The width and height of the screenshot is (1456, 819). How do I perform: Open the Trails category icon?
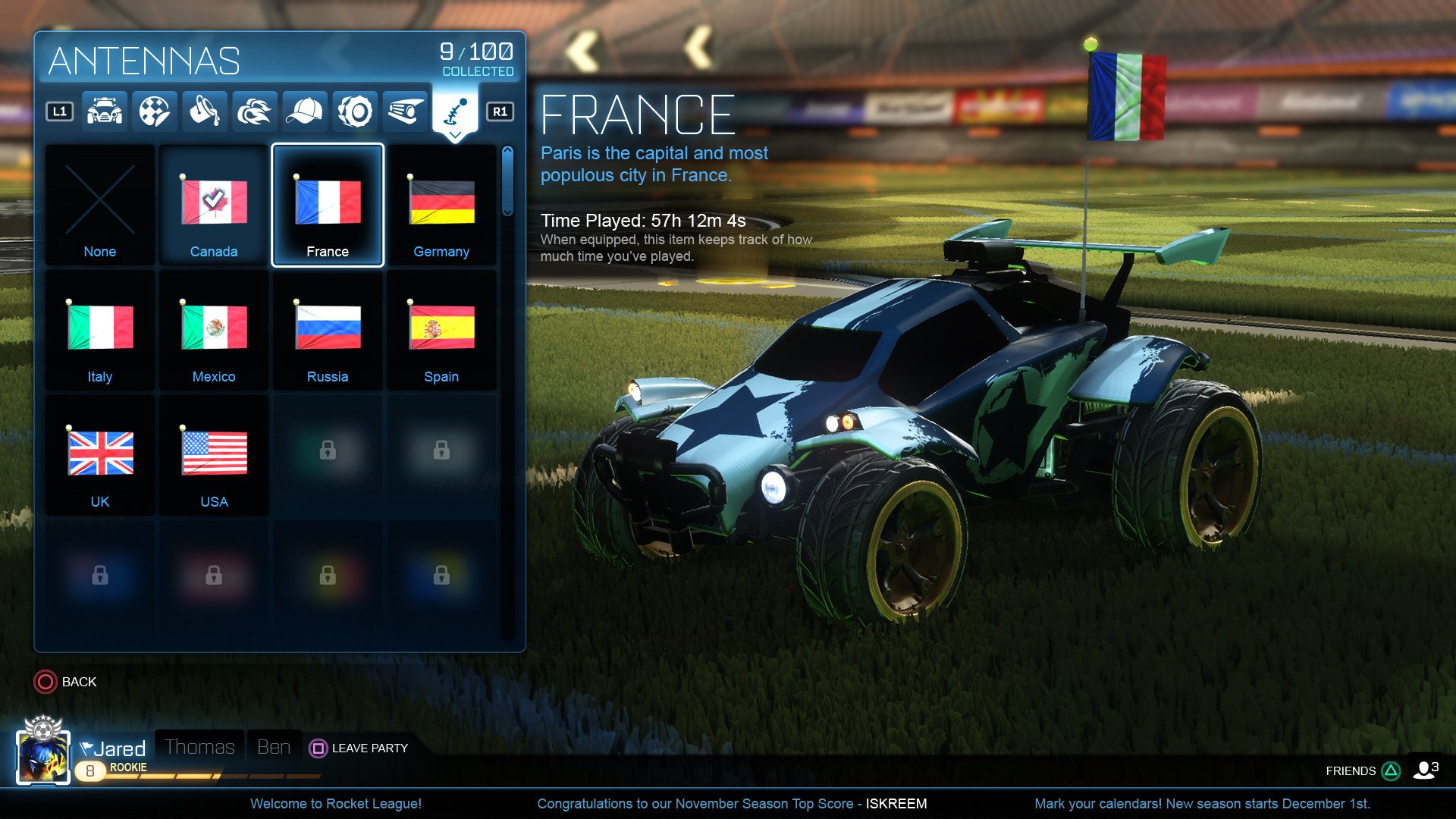tap(405, 110)
